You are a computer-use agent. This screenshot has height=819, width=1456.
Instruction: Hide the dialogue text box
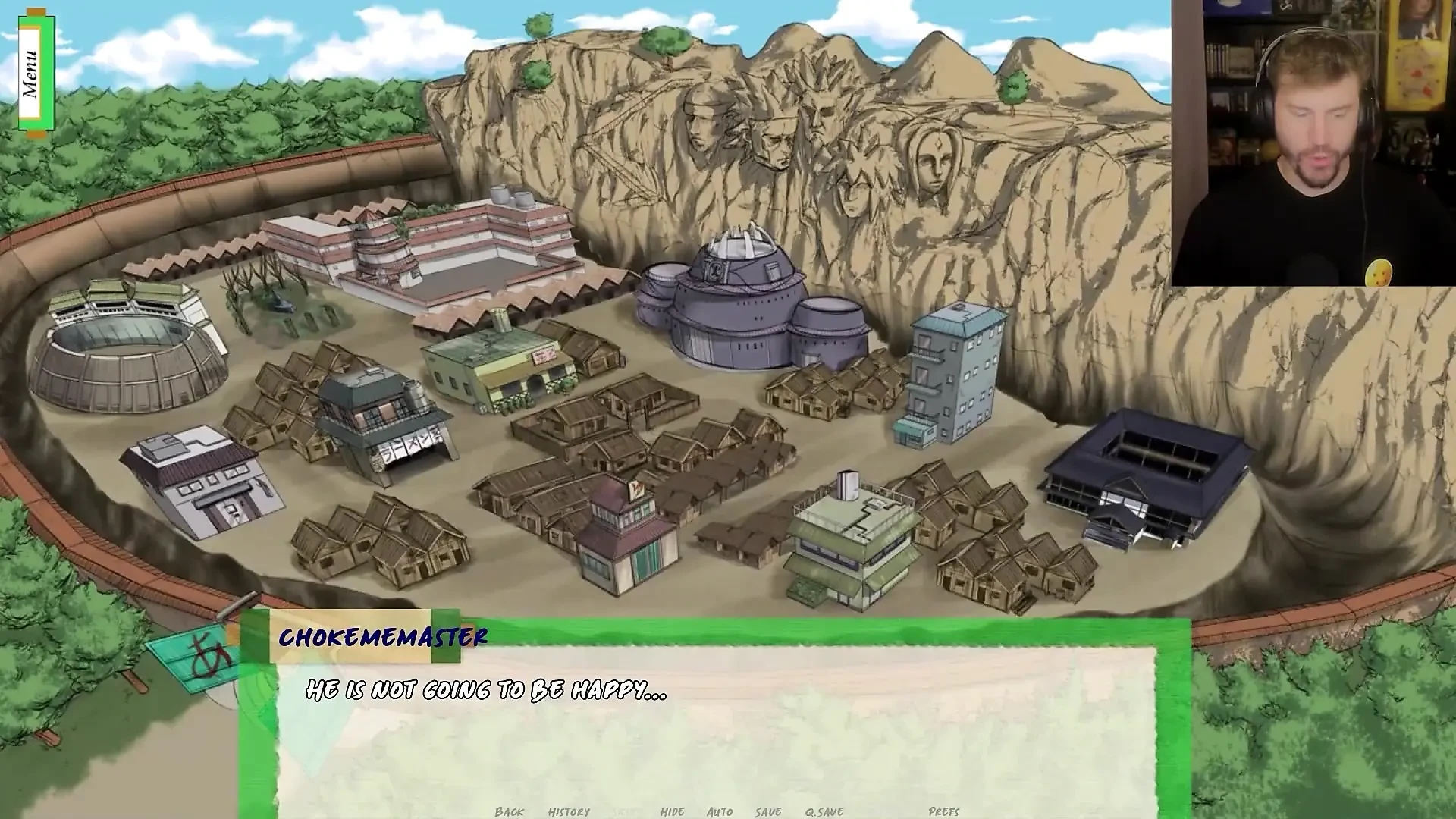pos(672,811)
